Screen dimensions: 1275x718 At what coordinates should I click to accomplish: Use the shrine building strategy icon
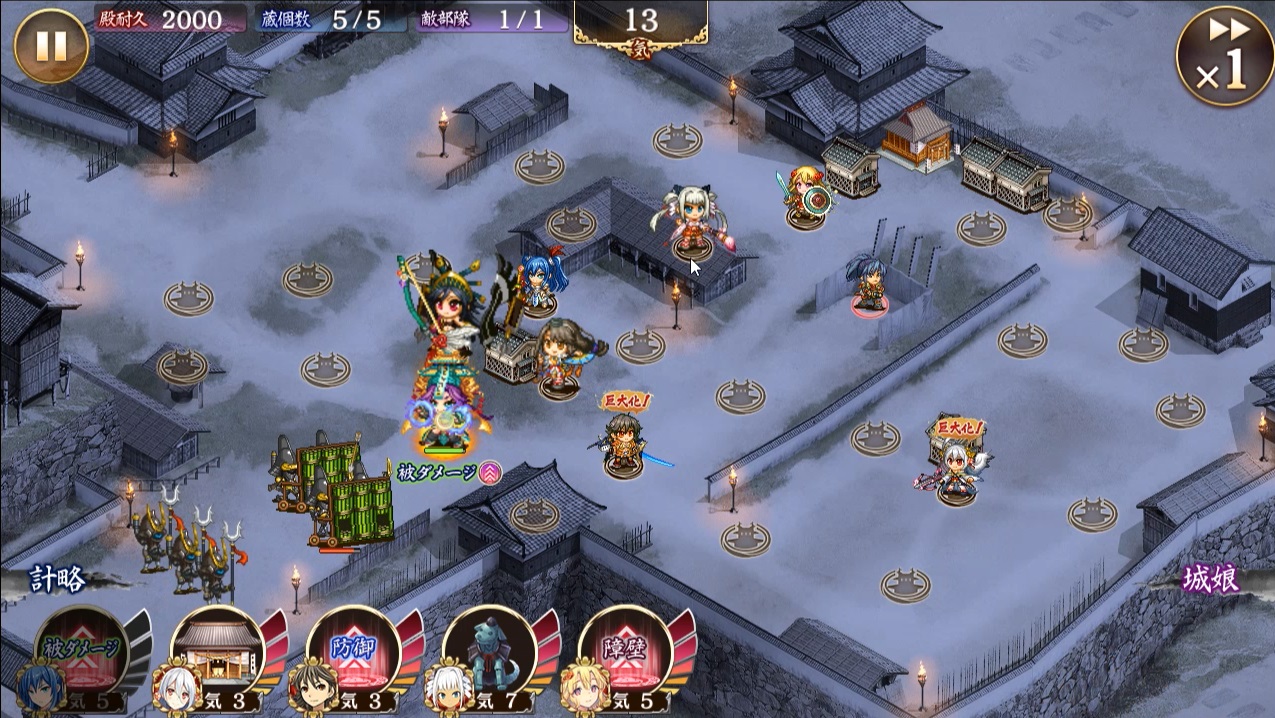[x=218, y=652]
